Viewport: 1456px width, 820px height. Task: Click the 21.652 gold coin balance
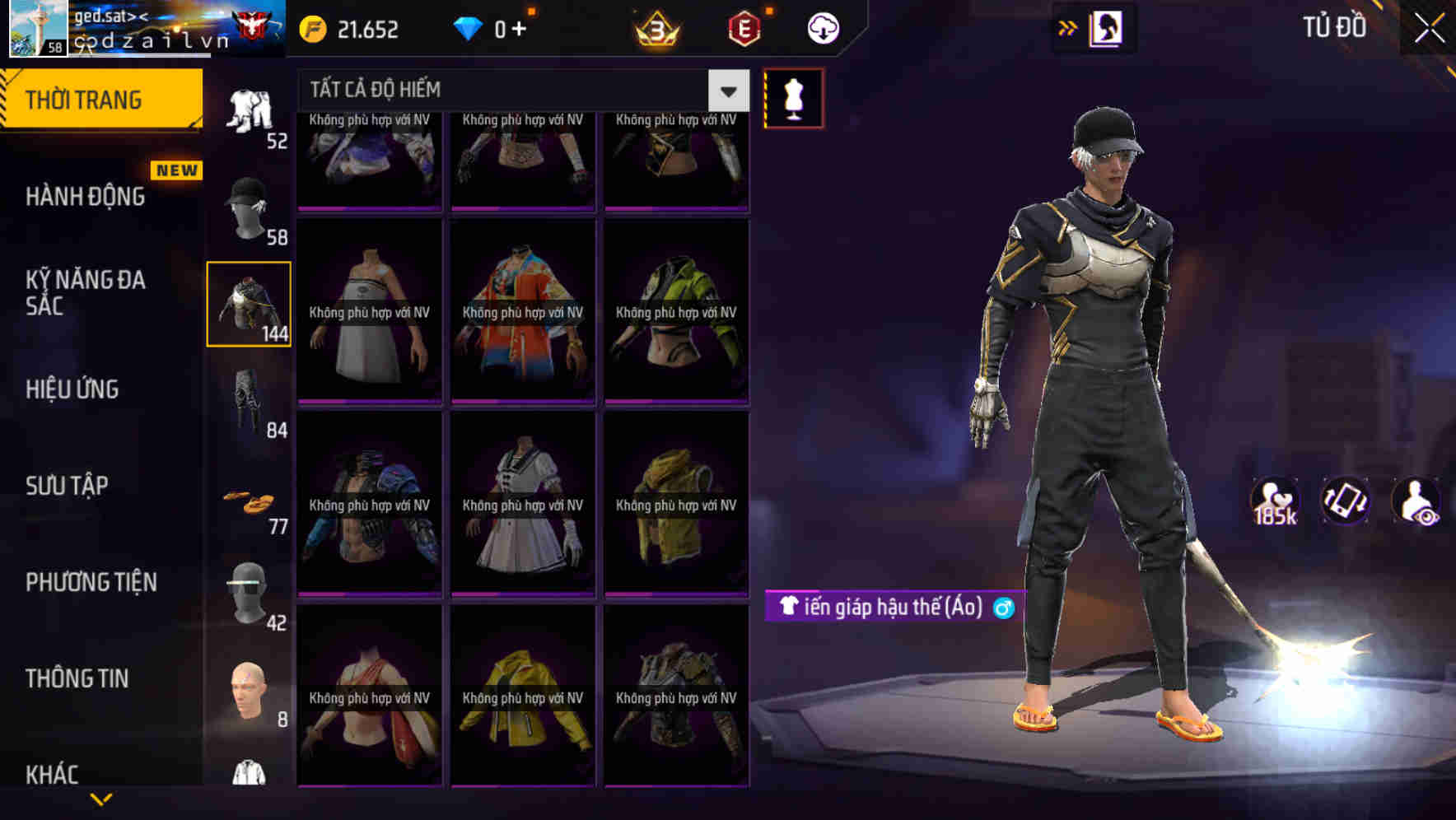coord(350,27)
